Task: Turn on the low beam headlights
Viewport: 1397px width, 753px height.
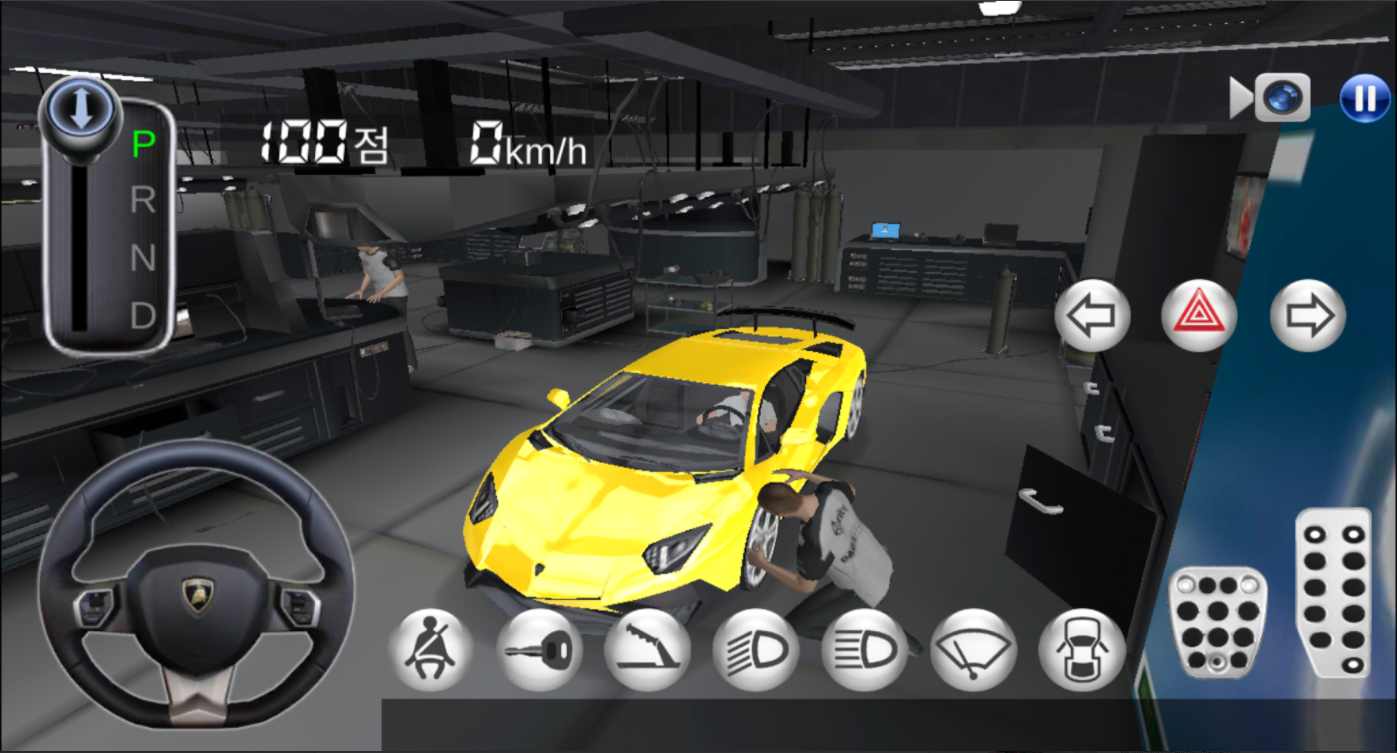Action: [755, 649]
